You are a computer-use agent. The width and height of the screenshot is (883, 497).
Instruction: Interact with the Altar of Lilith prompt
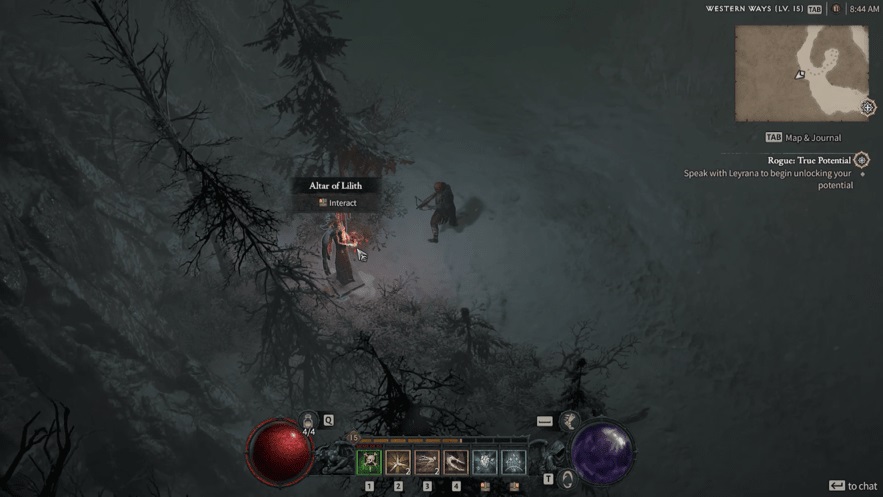[336, 203]
